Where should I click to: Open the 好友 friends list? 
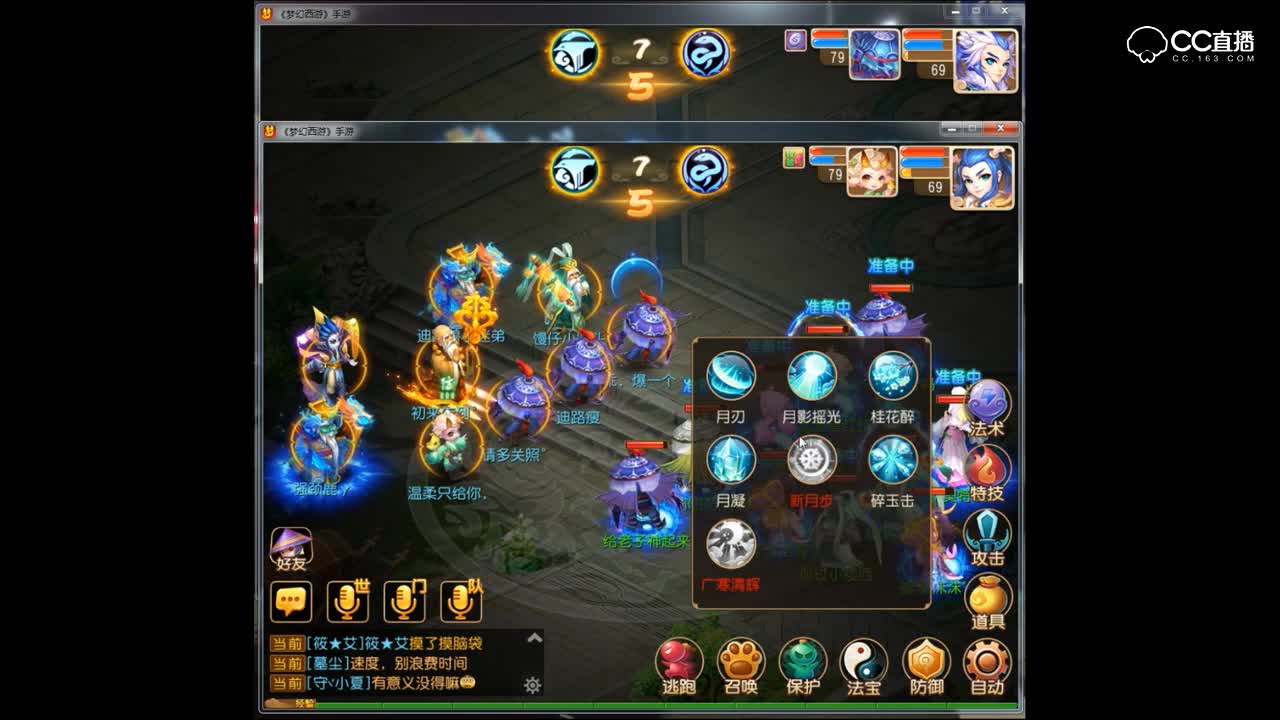click(x=290, y=548)
